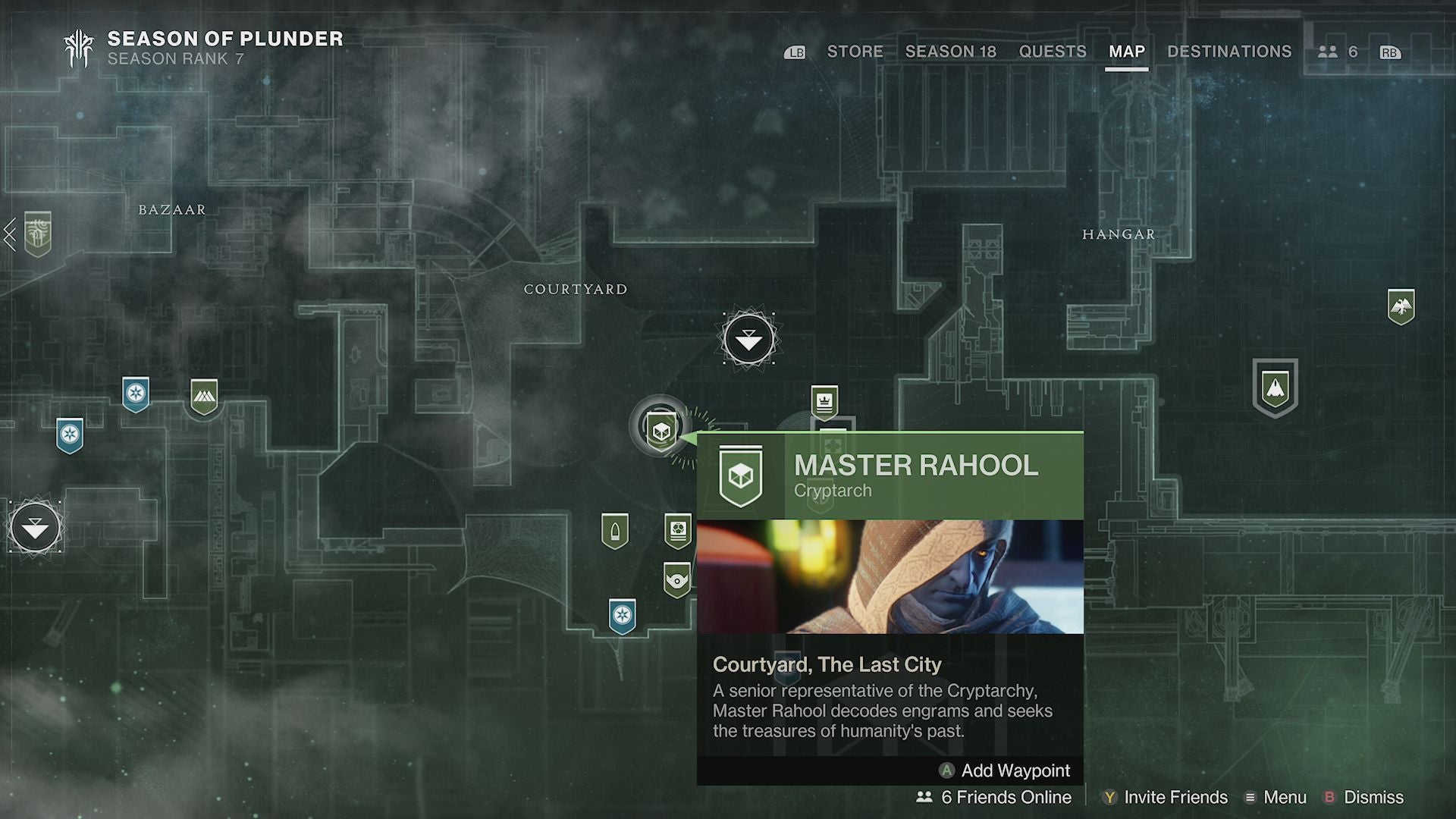
Task: Click the friends-online people icon in the top bar
Action: (1329, 52)
